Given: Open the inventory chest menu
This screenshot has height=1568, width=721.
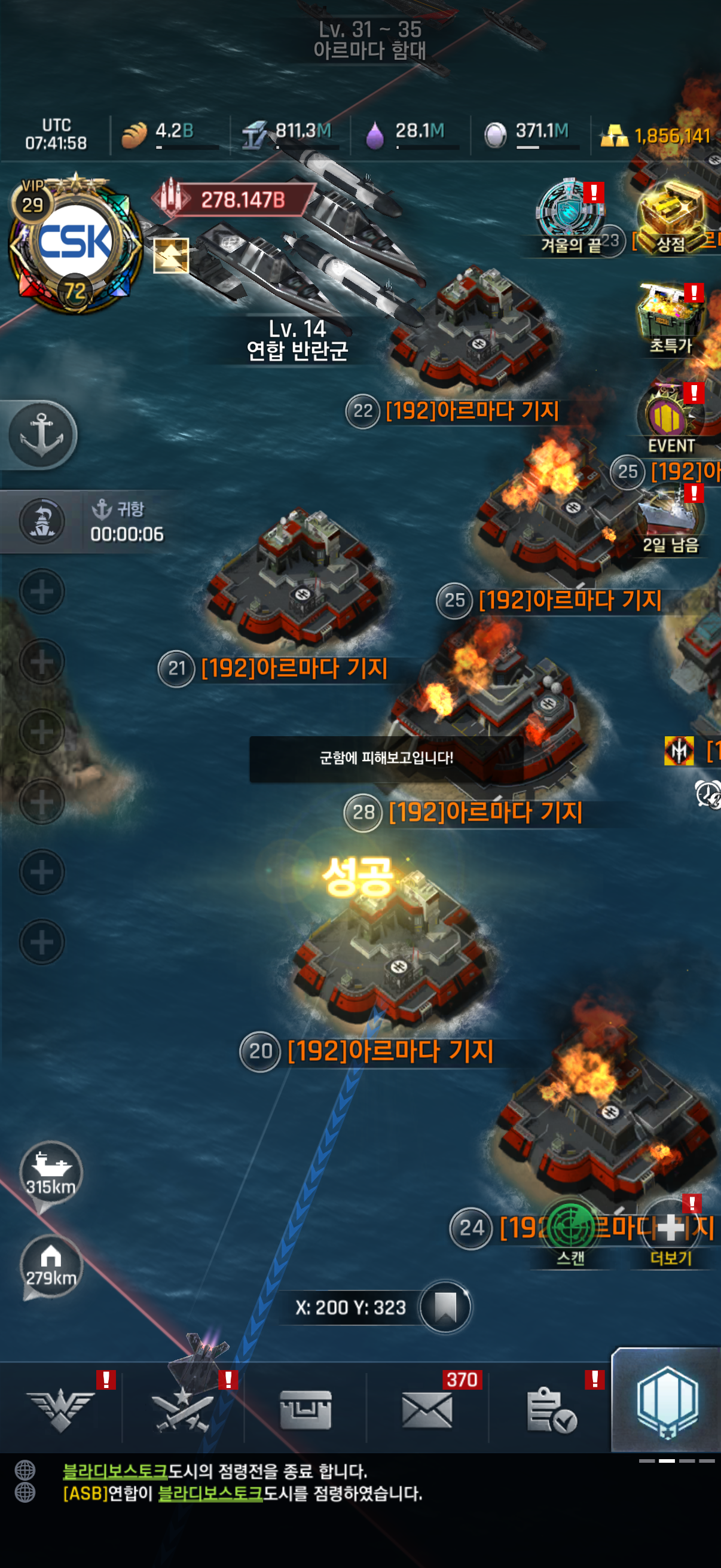Looking at the screenshot, I should click(x=305, y=1408).
